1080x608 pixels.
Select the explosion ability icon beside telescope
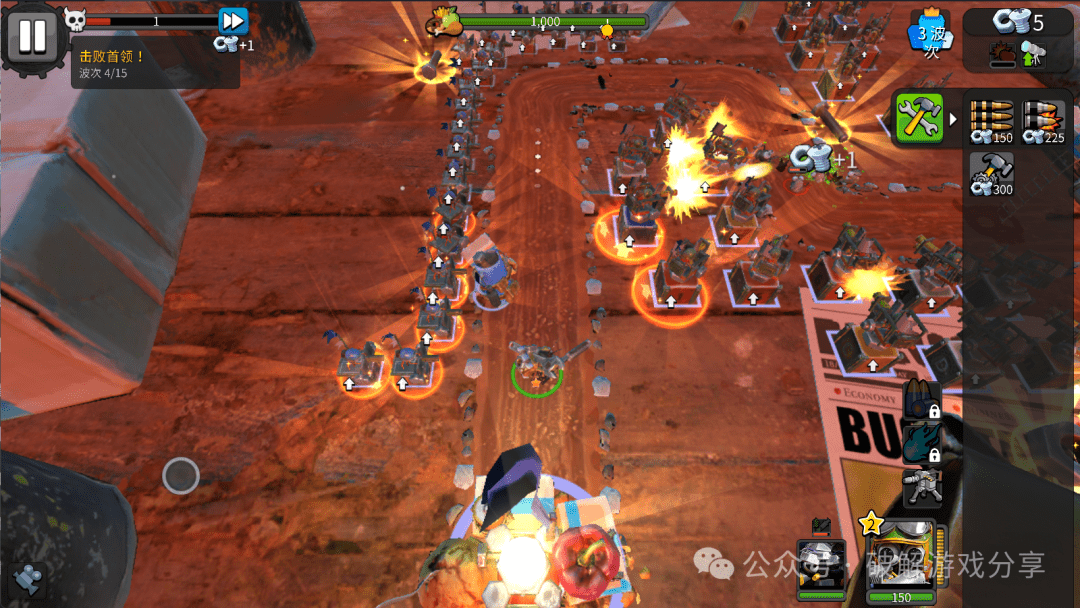pyautogui.click(x=1001, y=54)
